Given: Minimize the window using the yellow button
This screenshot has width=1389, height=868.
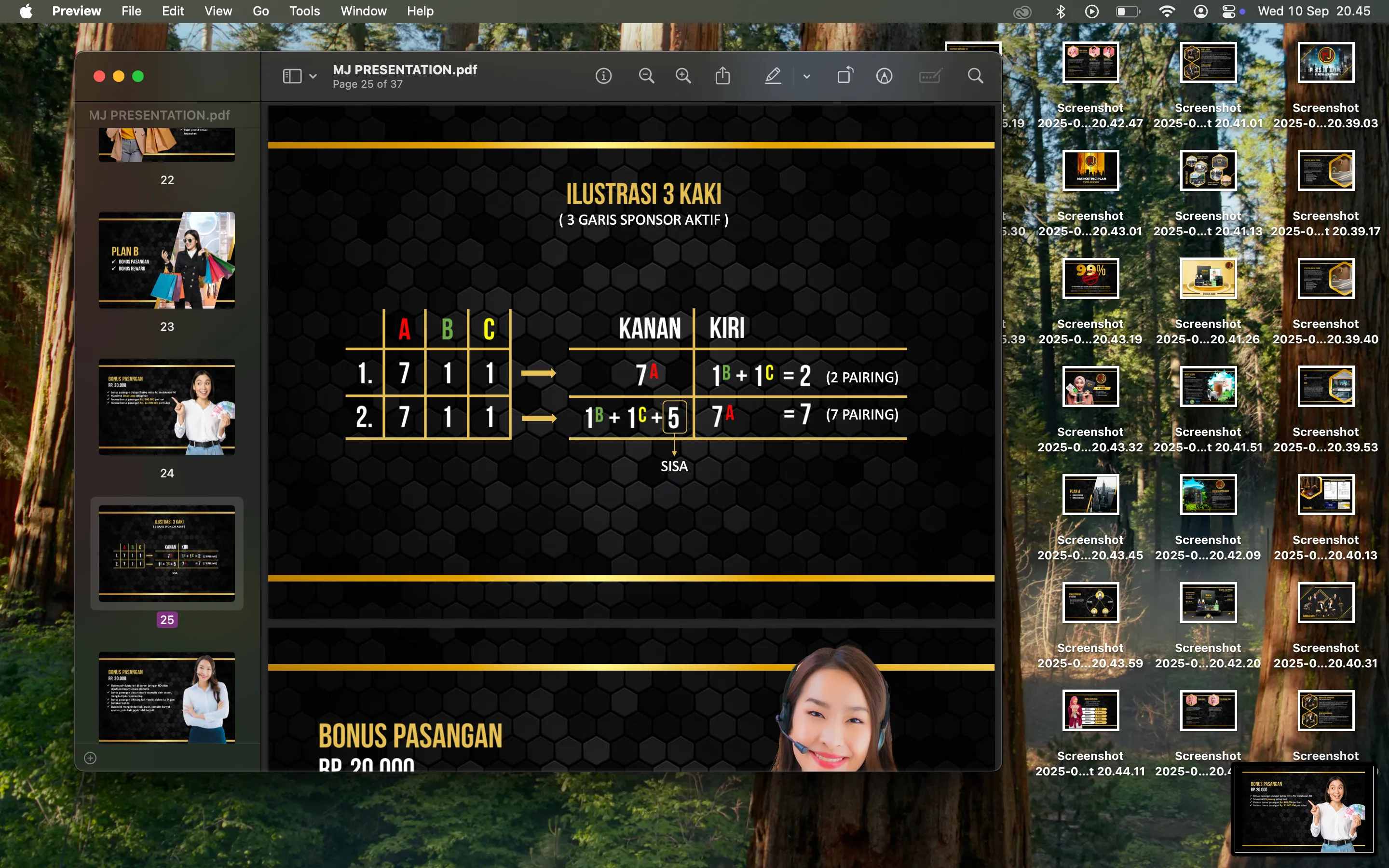Looking at the screenshot, I should (x=119, y=76).
